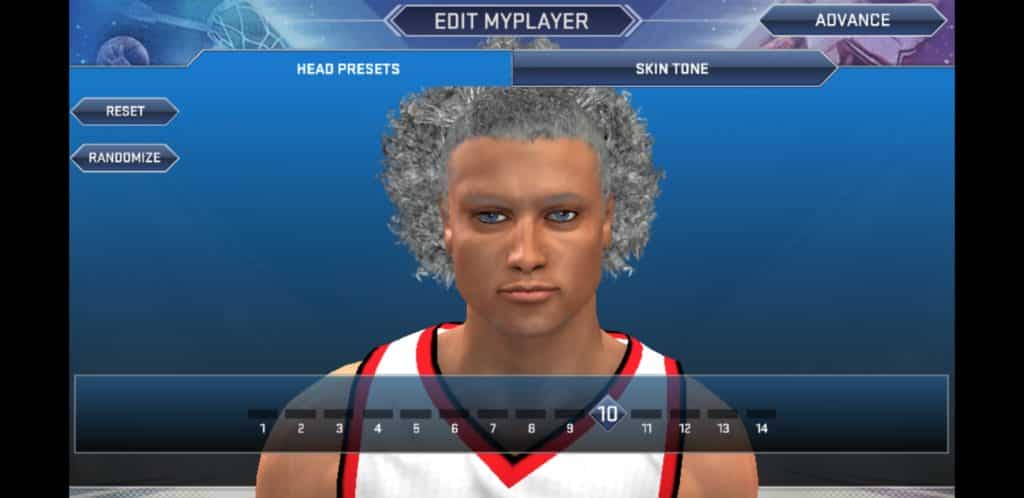This screenshot has height=498, width=1024.
Task: Choose head preset 4
Action: tap(378, 420)
